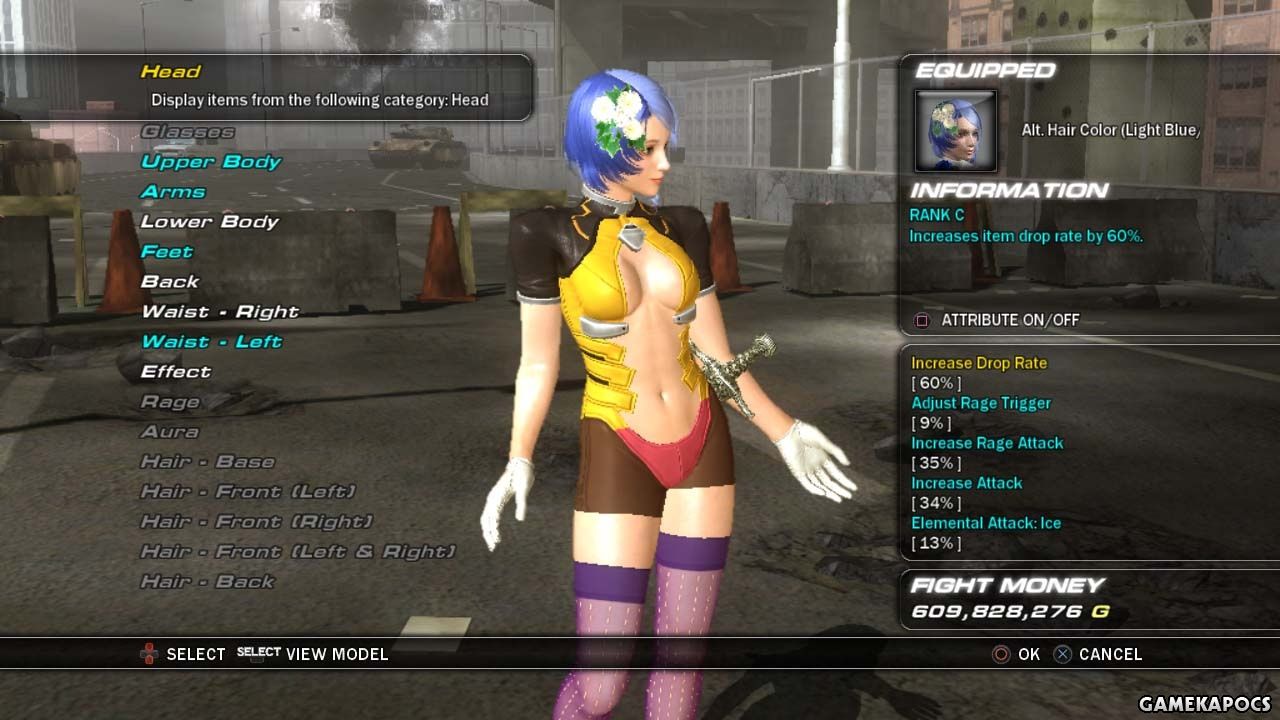Select the Head category
1280x720 pixels.
pyautogui.click(x=171, y=72)
